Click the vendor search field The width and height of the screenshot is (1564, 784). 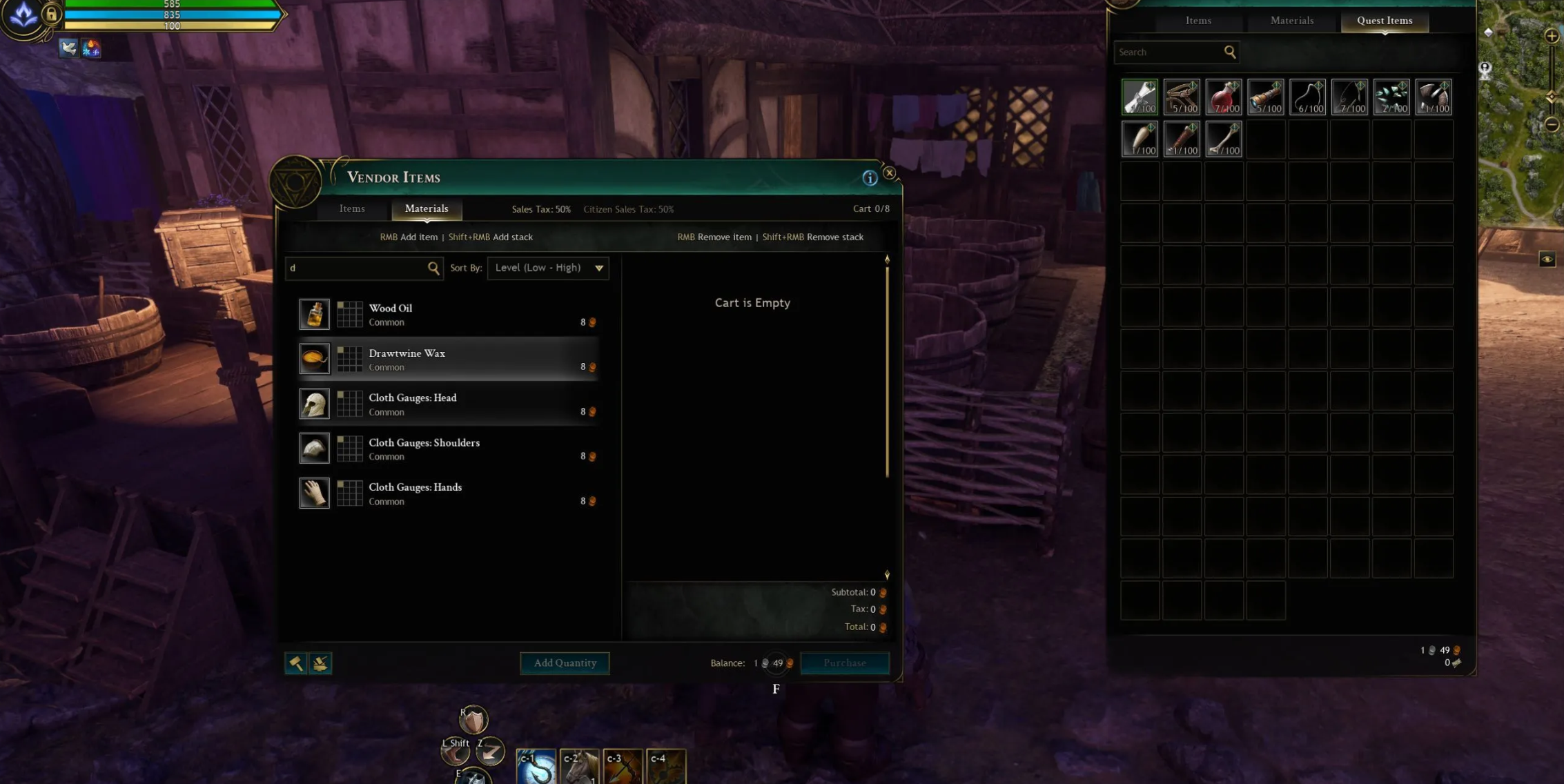[x=358, y=268]
